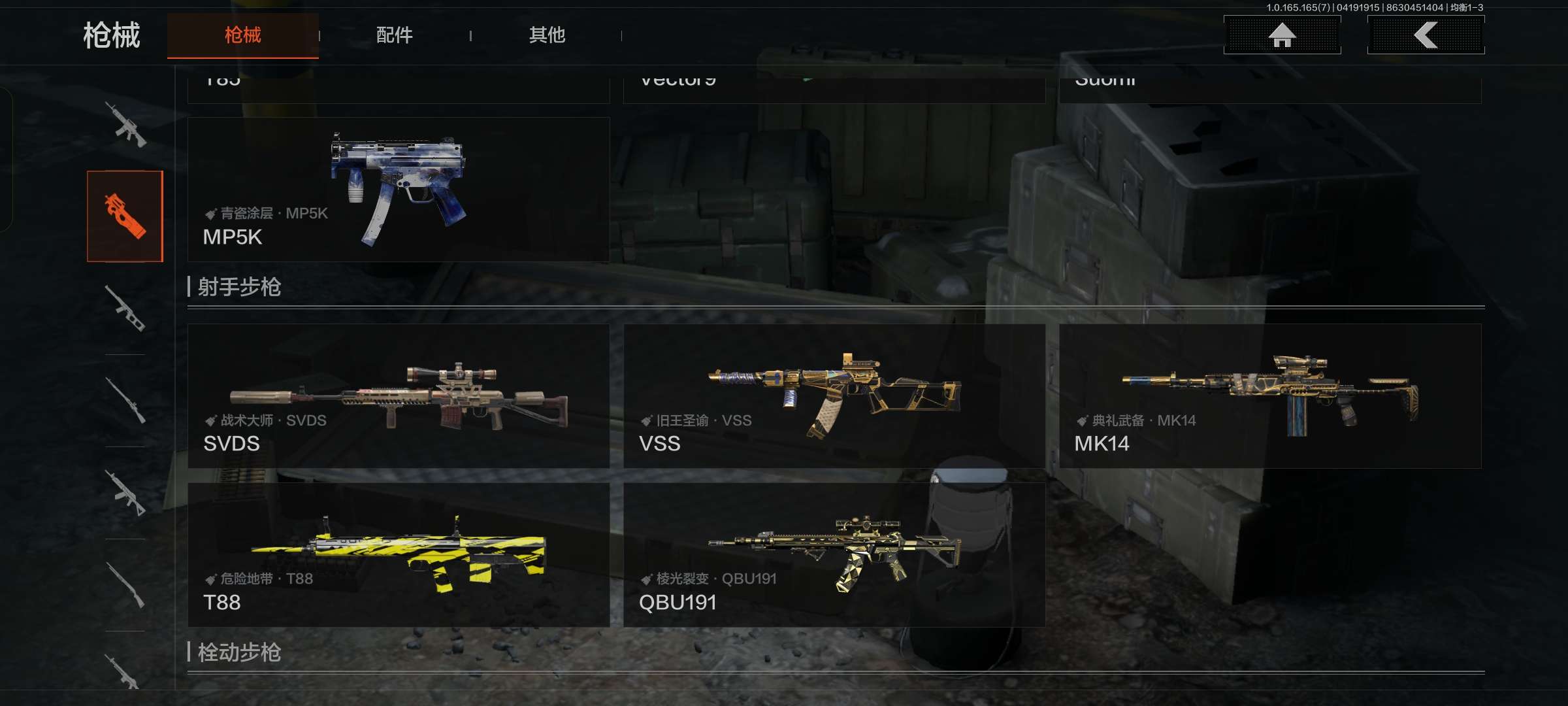The height and width of the screenshot is (706, 1568).
Task: Pick the VSS weapon card
Action: 834,396
